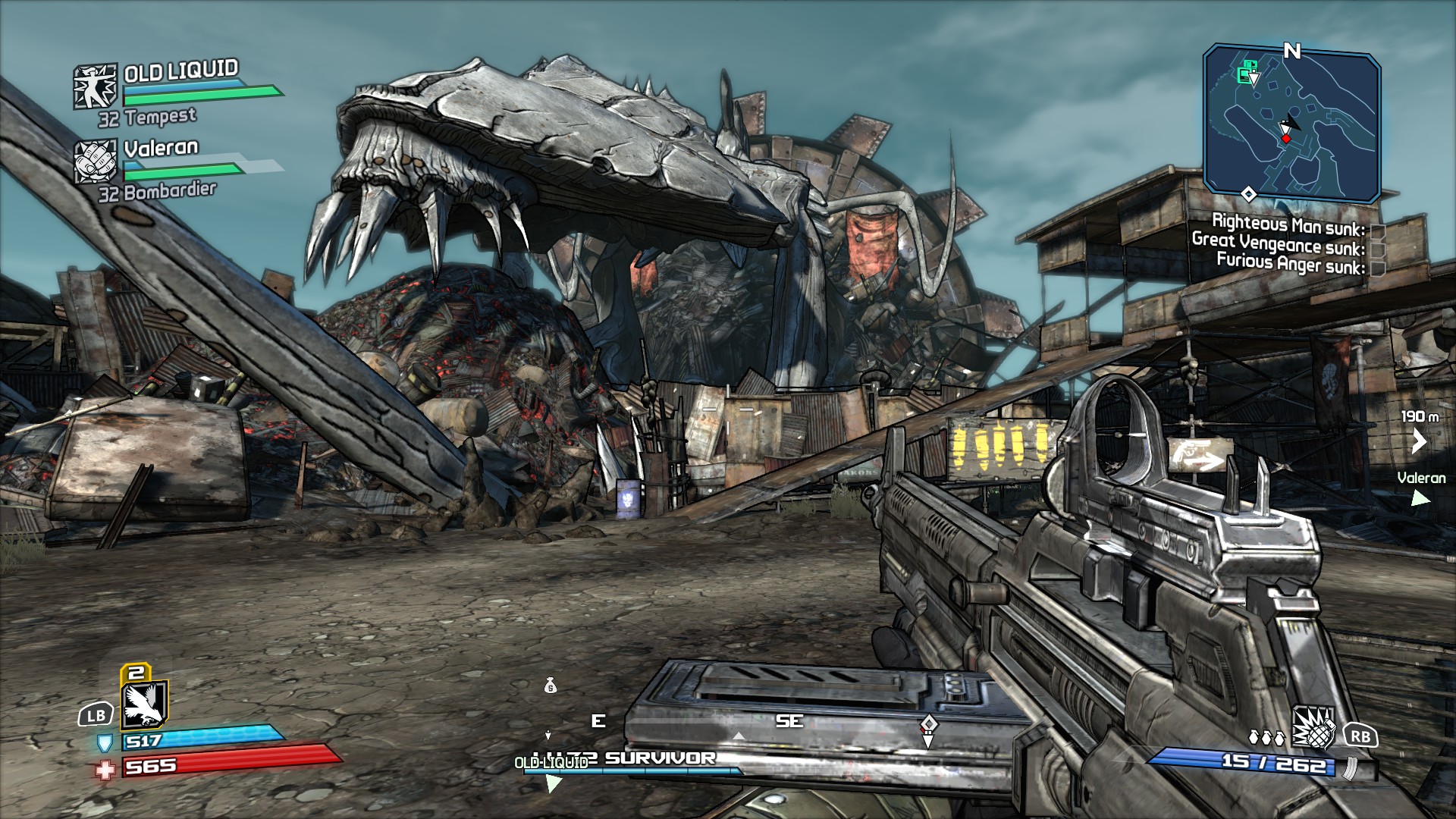Click the Valeran teammate direction marker
1456x819 pixels.
pyautogui.click(x=1420, y=498)
